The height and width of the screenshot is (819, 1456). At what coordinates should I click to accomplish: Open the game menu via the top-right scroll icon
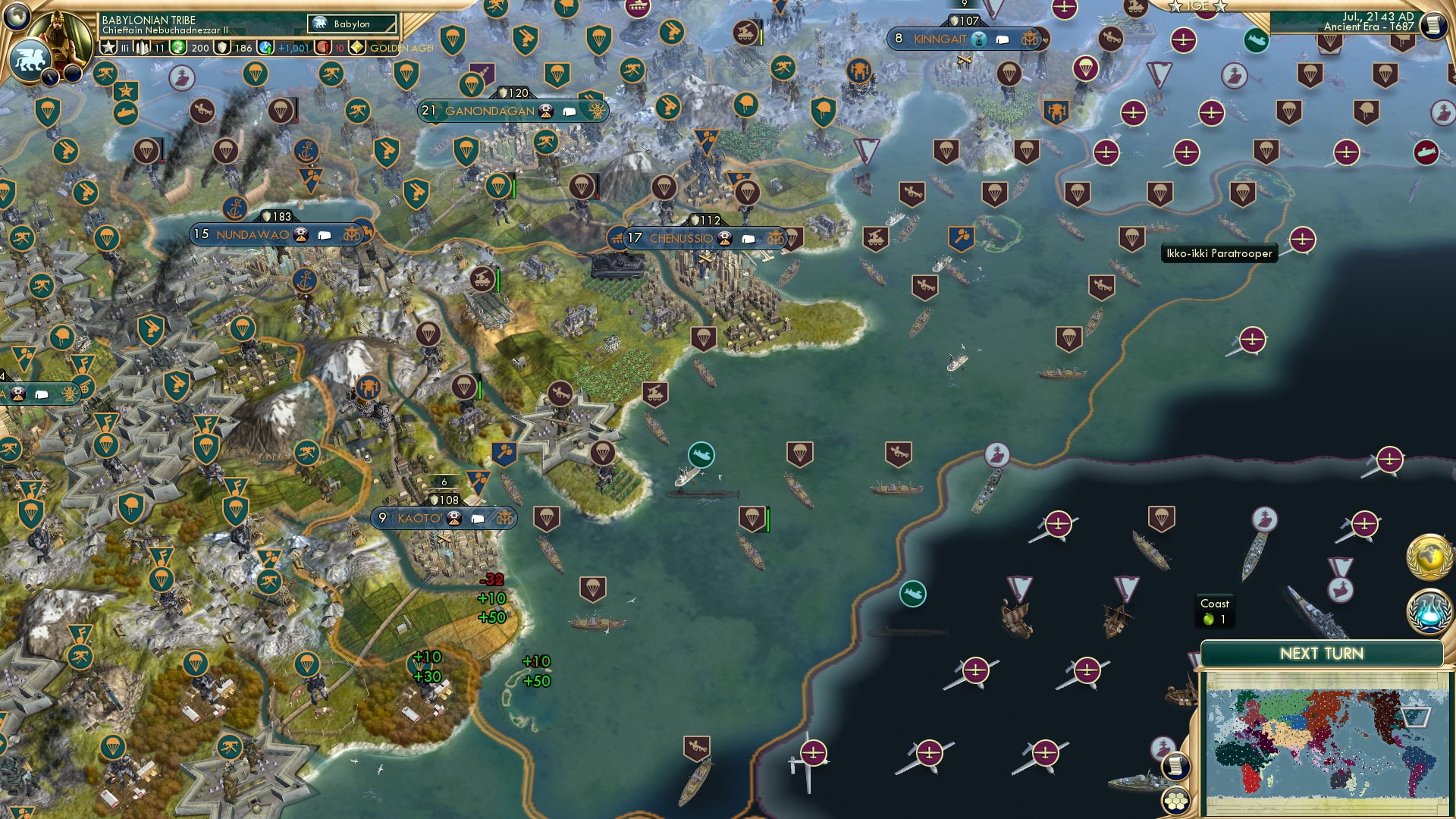tap(1432, 24)
